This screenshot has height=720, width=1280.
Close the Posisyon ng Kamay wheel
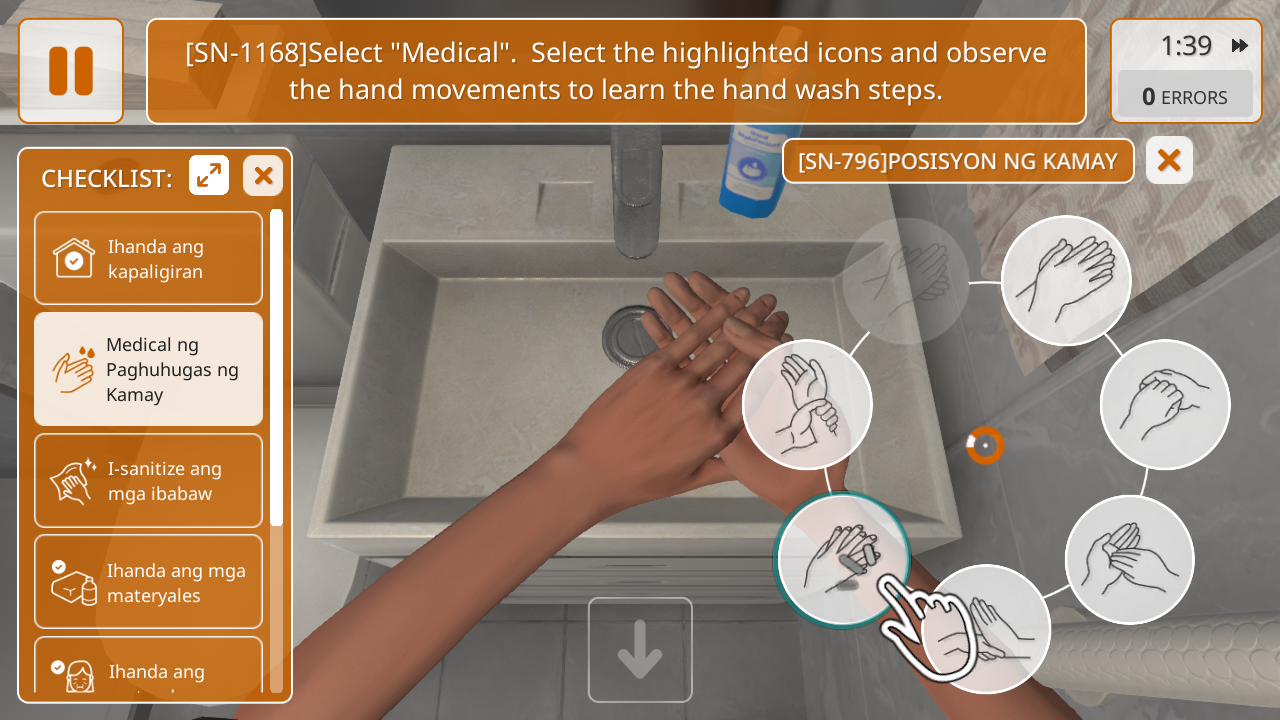click(1169, 161)
